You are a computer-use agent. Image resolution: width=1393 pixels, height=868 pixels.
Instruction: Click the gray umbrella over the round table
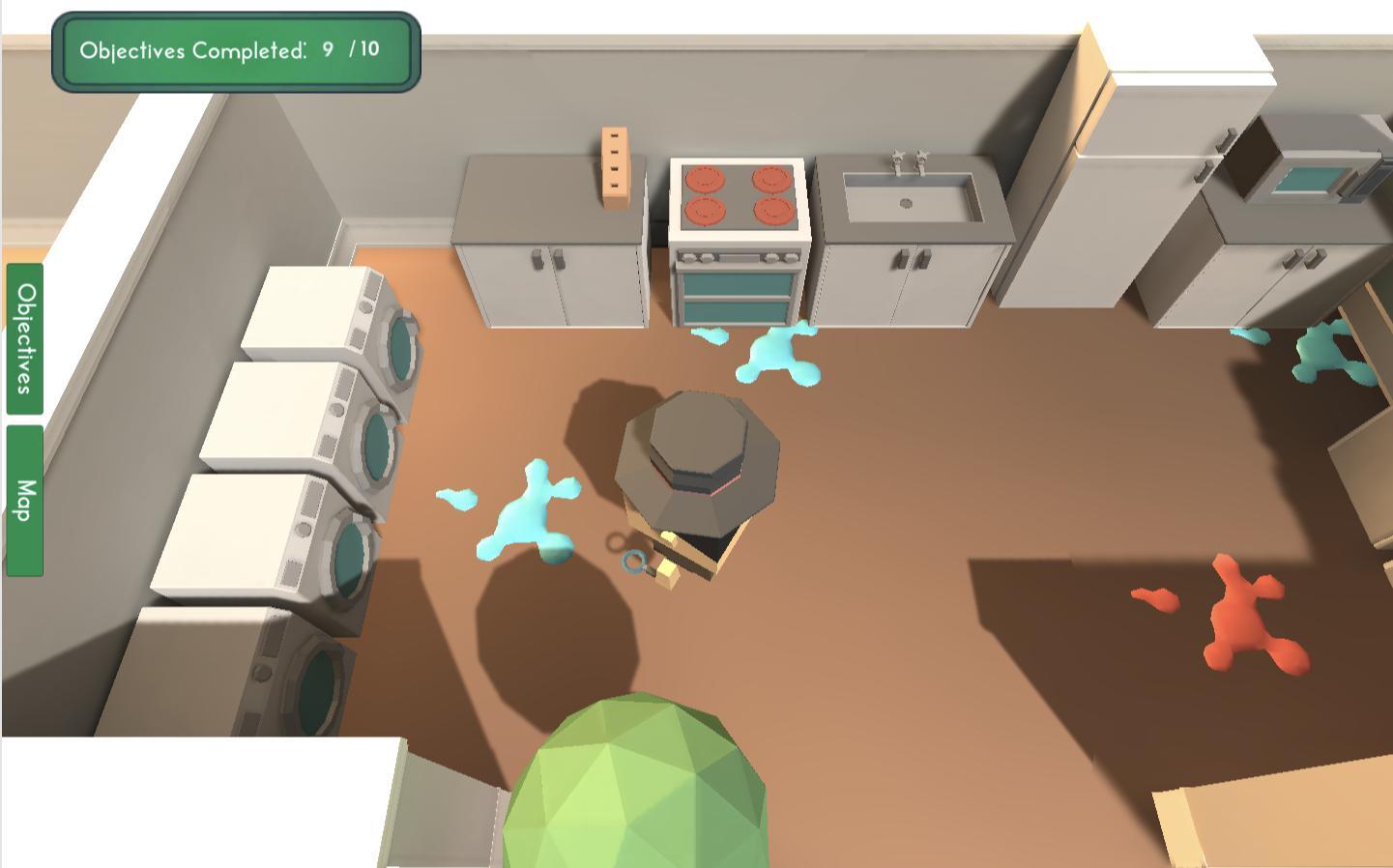[x=696, y=454]
